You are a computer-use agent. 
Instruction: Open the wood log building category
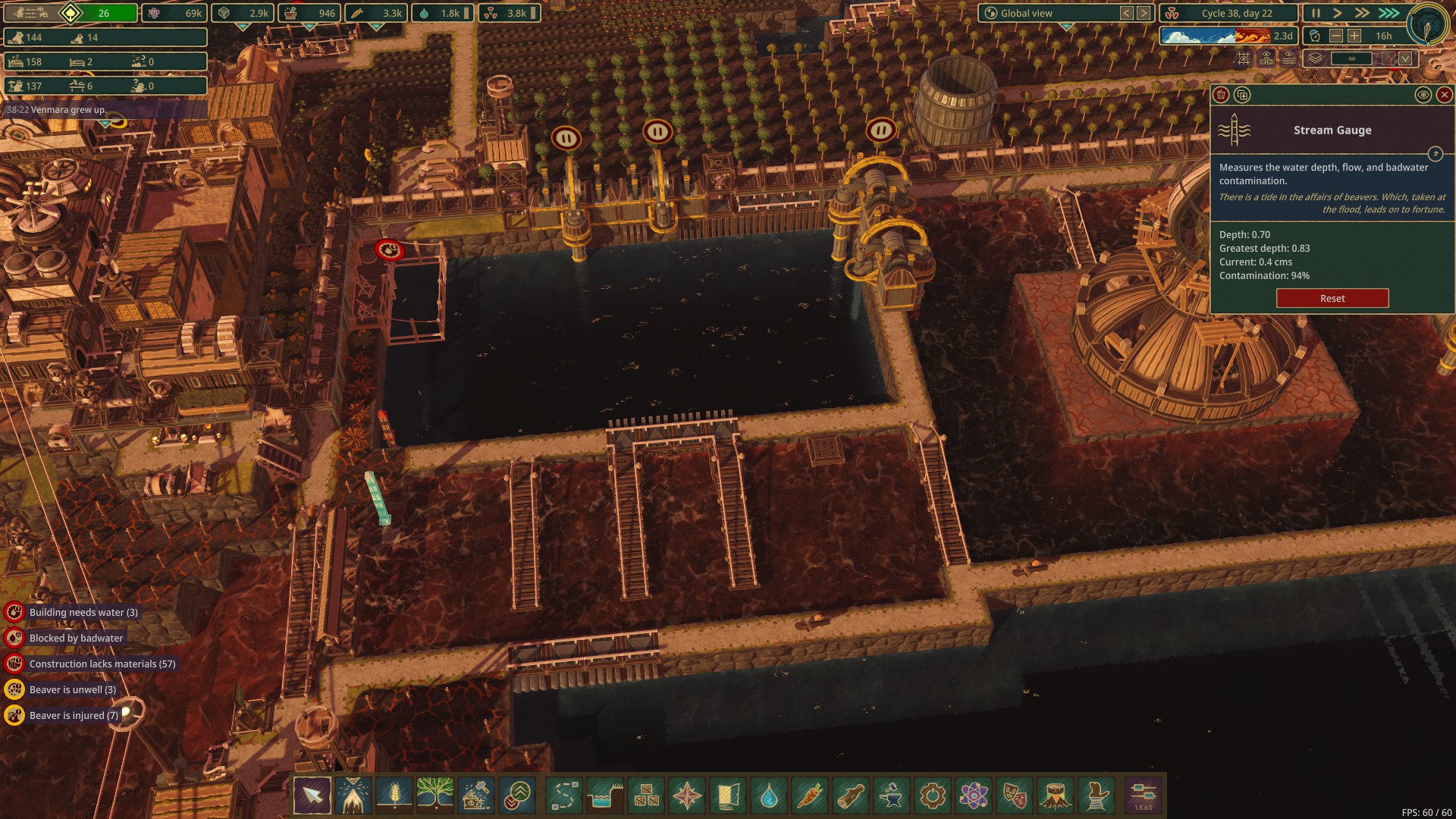851,795
